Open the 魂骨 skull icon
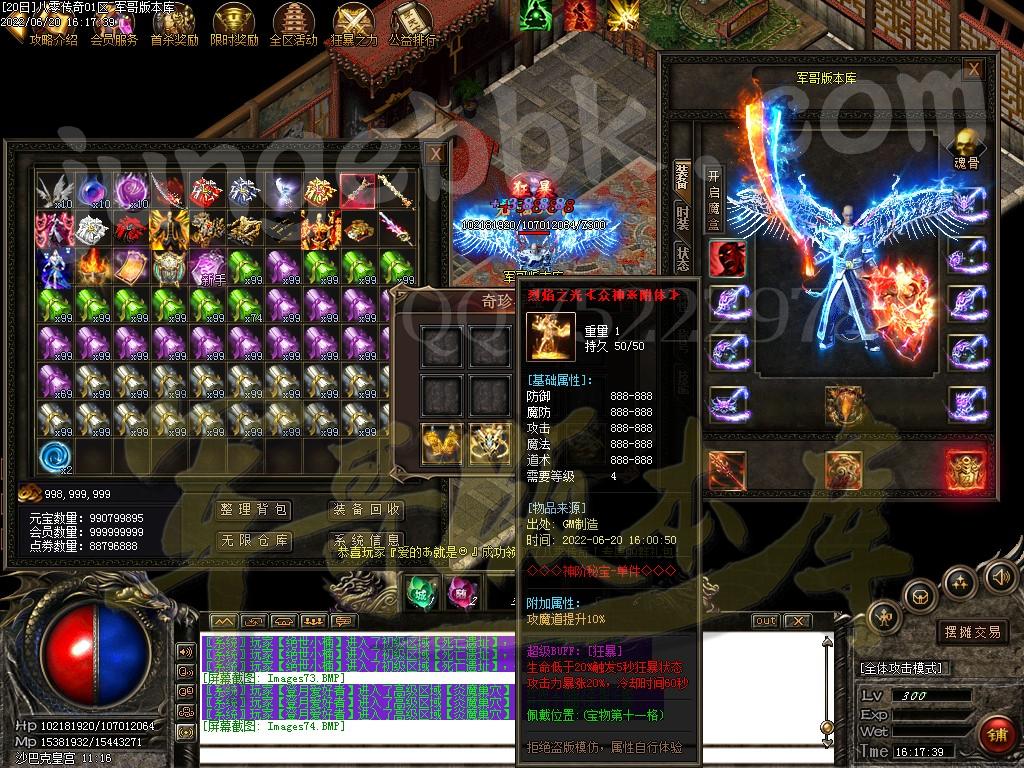This screenshot has height=768, width=1024. [966, 146]
